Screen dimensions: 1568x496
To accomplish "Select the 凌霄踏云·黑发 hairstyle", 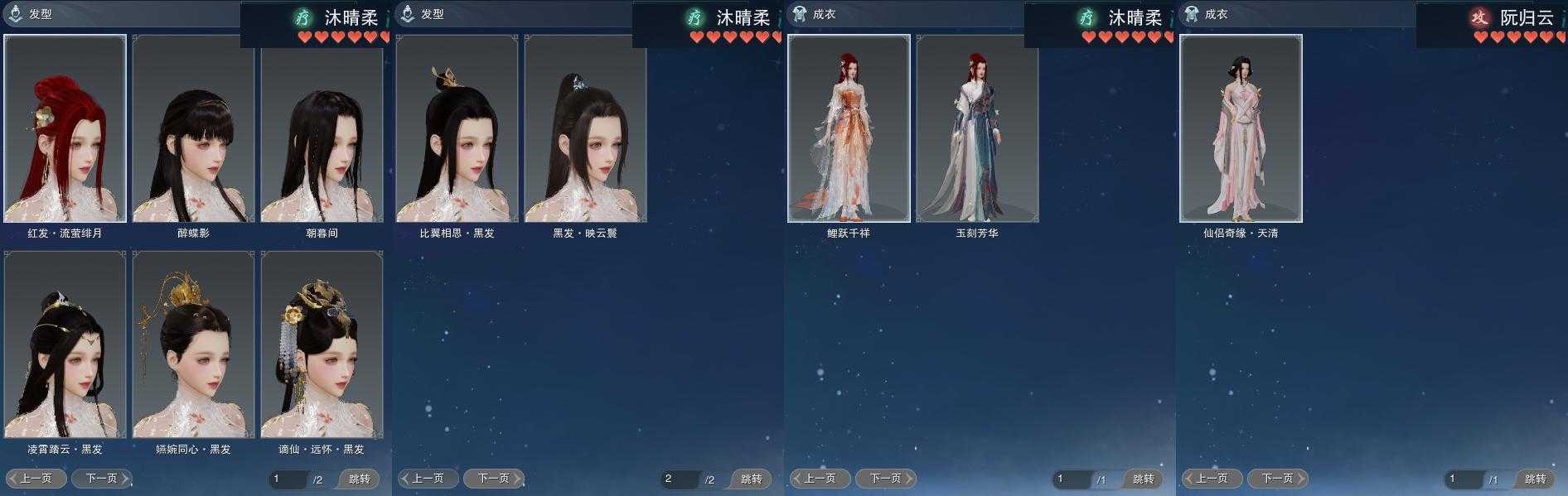I will coord(65,344).
